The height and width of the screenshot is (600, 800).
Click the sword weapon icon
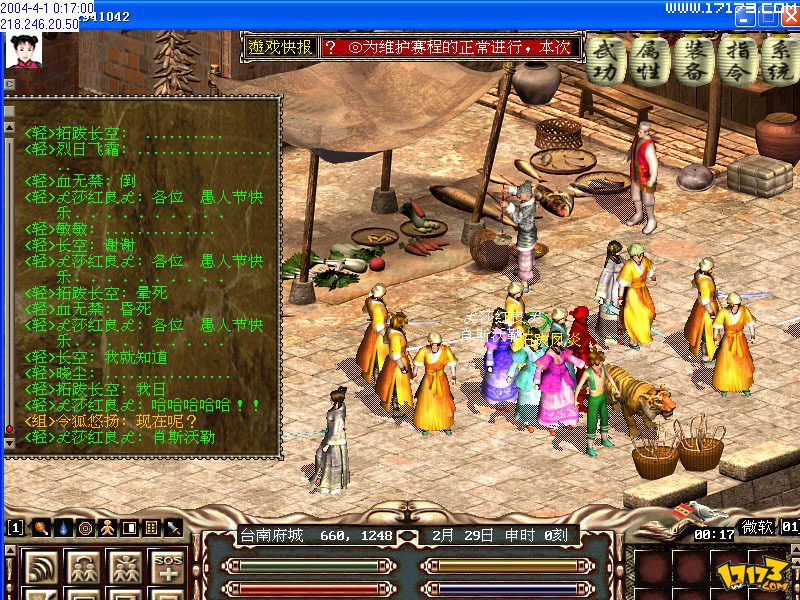174,528
